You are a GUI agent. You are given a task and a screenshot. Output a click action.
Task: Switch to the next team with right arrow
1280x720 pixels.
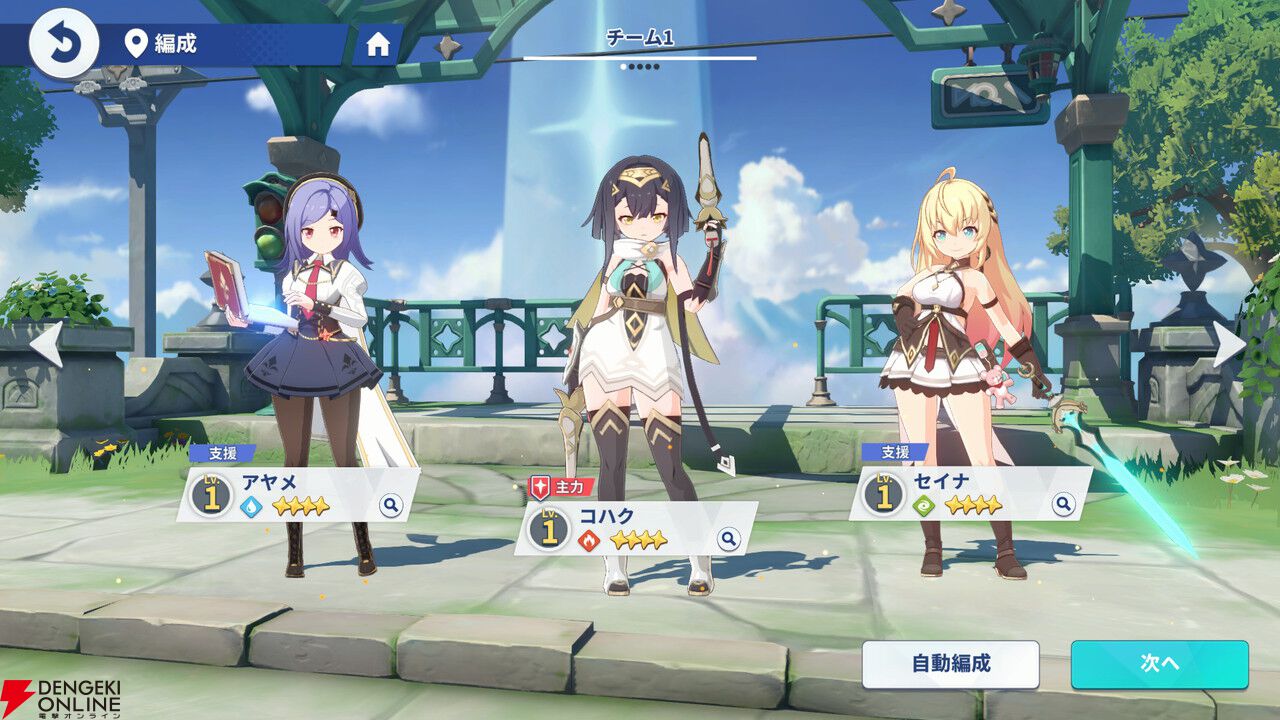1229,344
